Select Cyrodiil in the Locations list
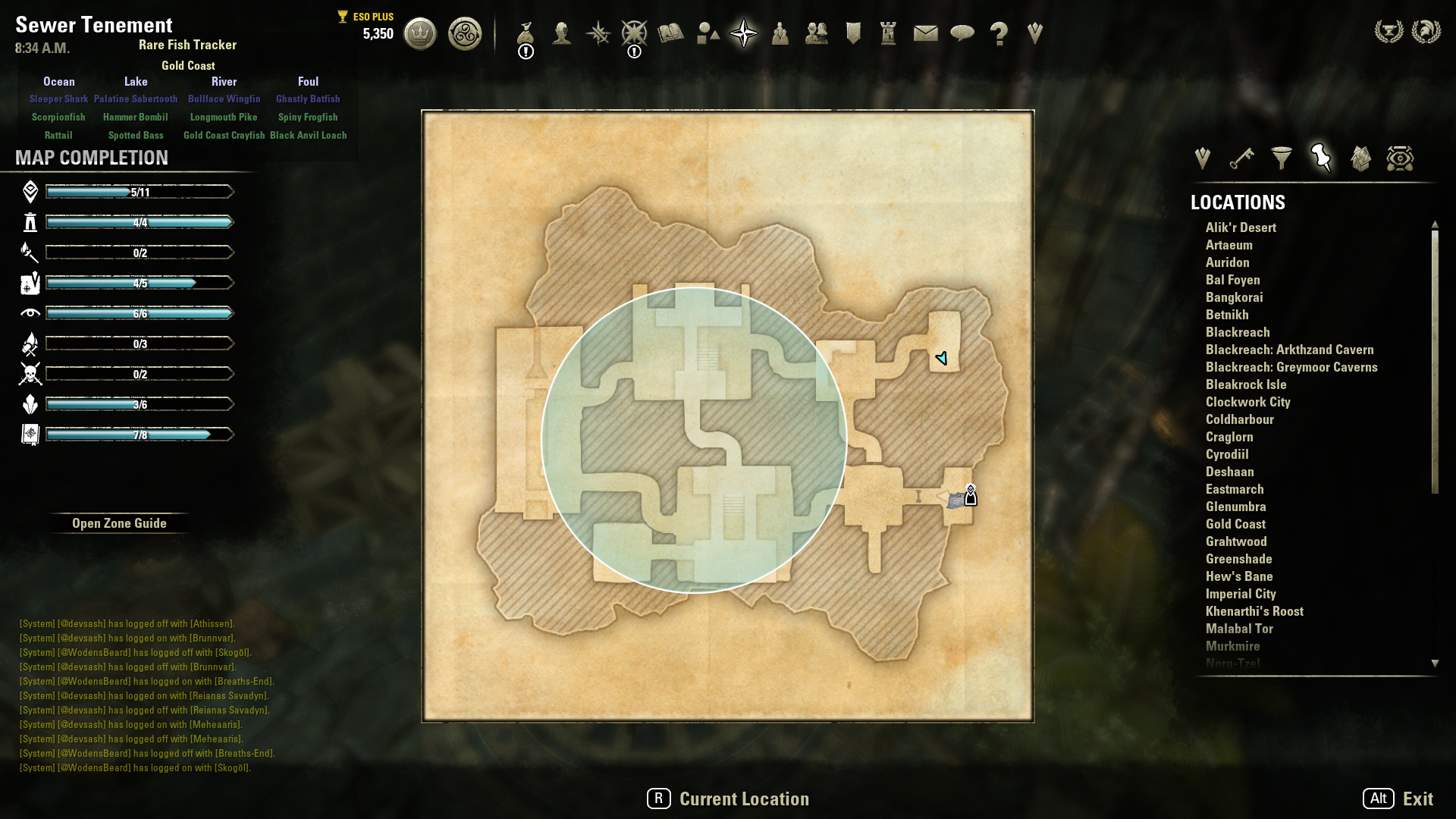Image resolution: width=1456 pixels, height=819 pixels. click(x=1227, y=454)
